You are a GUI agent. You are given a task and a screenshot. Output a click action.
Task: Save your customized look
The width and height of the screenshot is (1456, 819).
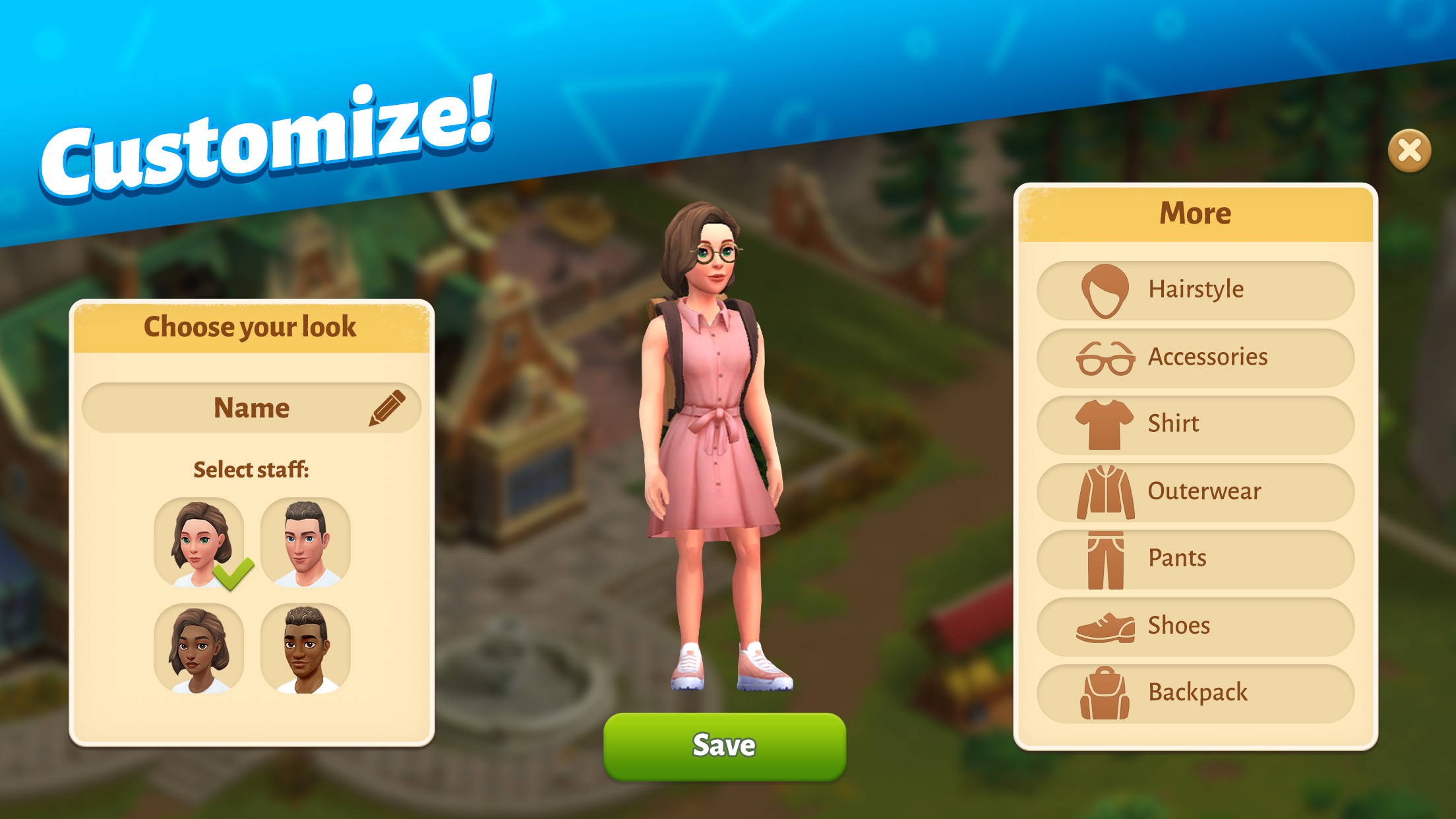pyautogui.click(x=724, y=745)
